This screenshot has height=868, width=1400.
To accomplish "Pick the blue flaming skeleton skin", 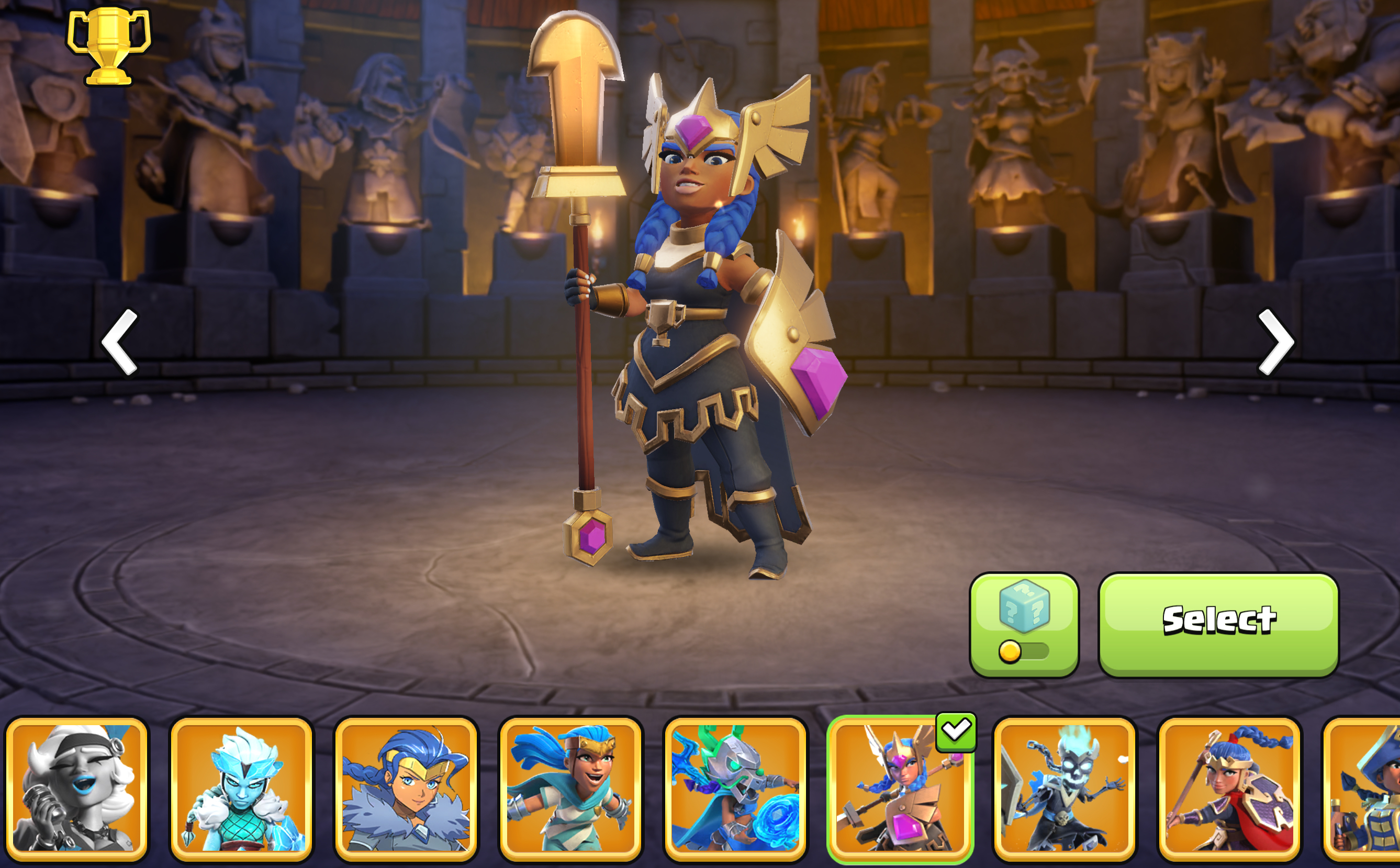I will [1065, 789].
